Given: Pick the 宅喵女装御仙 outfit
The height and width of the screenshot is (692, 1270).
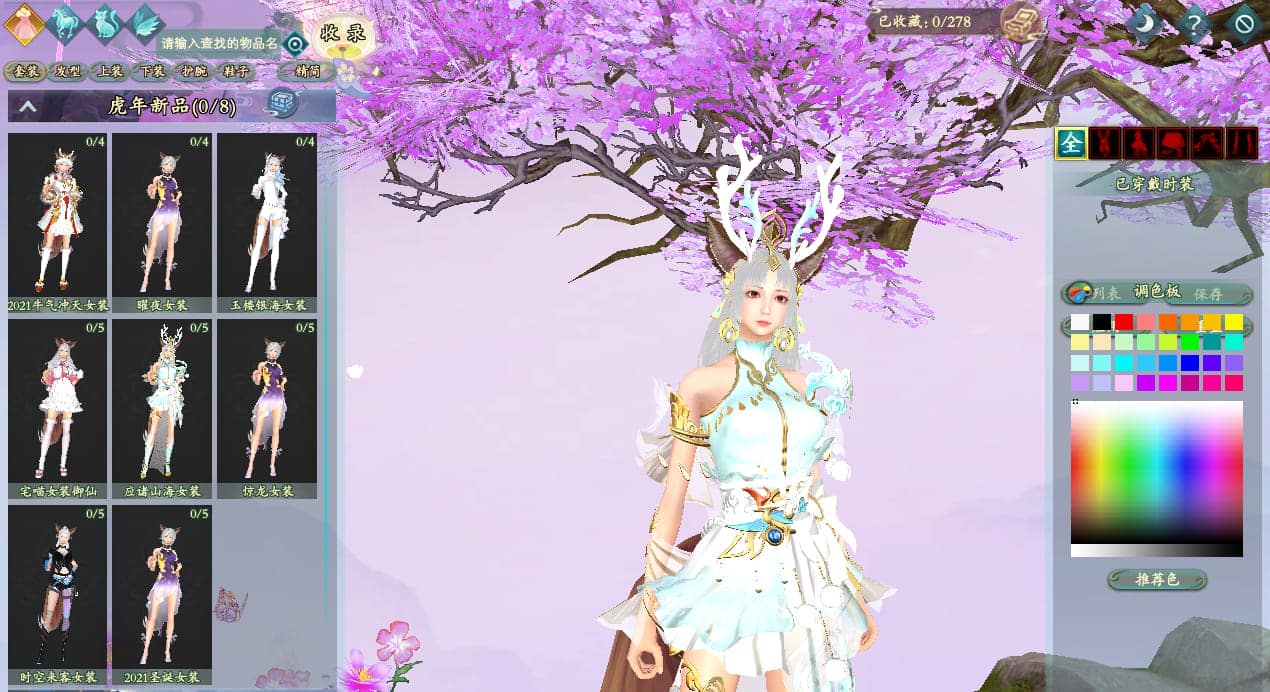Looking at the screenshot, I should coord(58,400).
